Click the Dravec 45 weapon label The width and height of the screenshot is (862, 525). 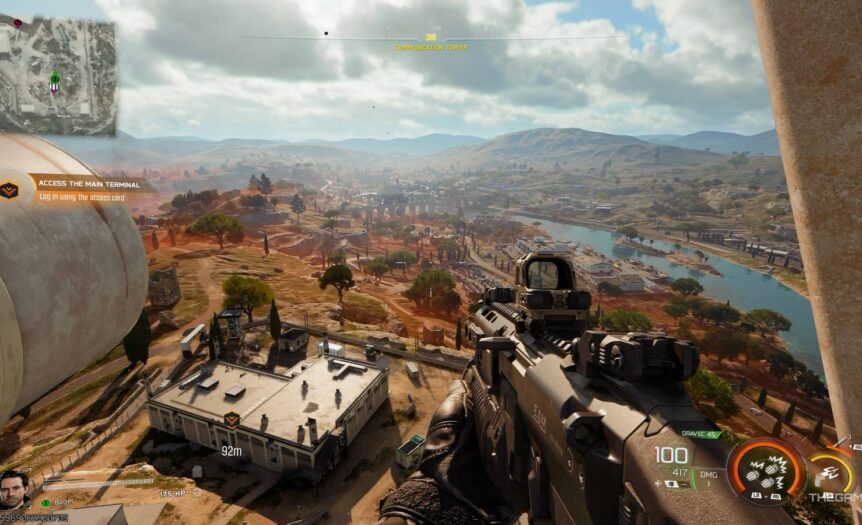point(700,433)
